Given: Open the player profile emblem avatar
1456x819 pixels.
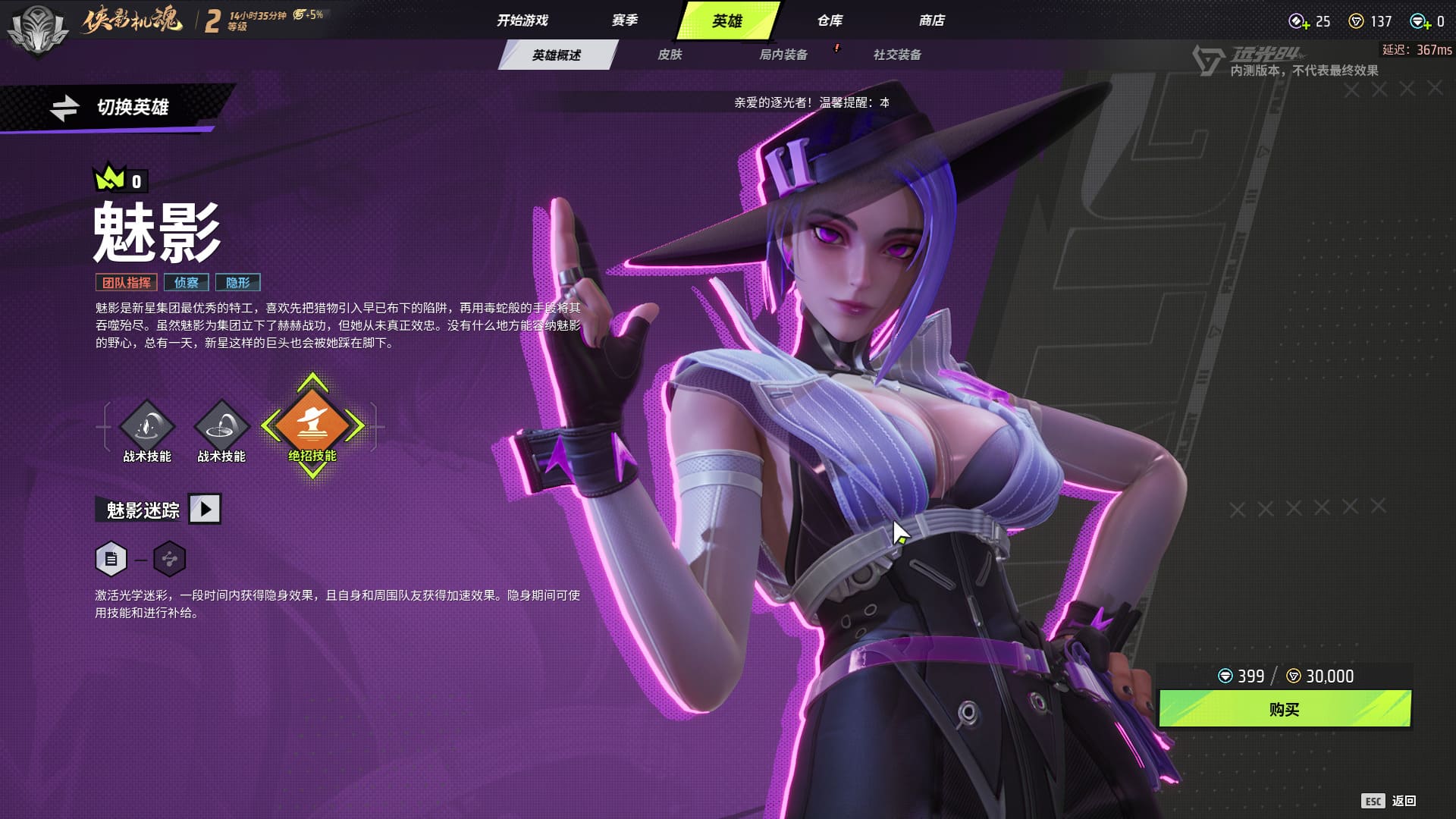Looking at the screenshot, I should [36, 30].
